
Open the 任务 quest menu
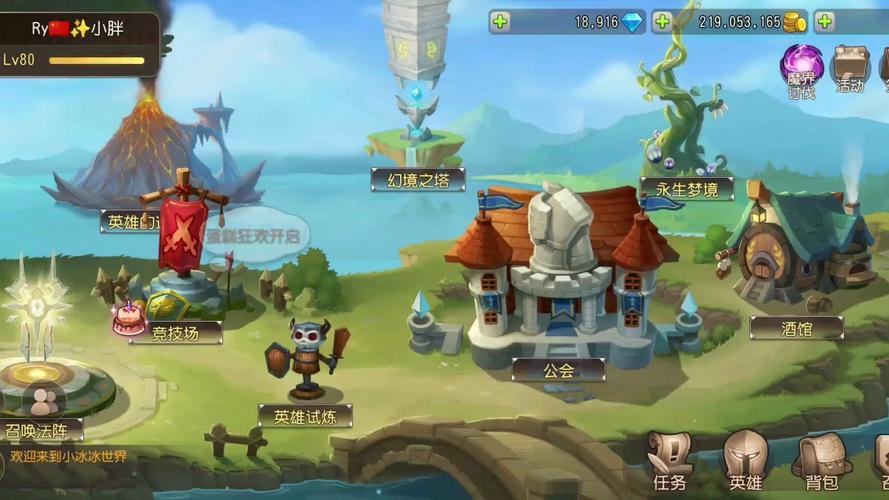pos(669,463)
